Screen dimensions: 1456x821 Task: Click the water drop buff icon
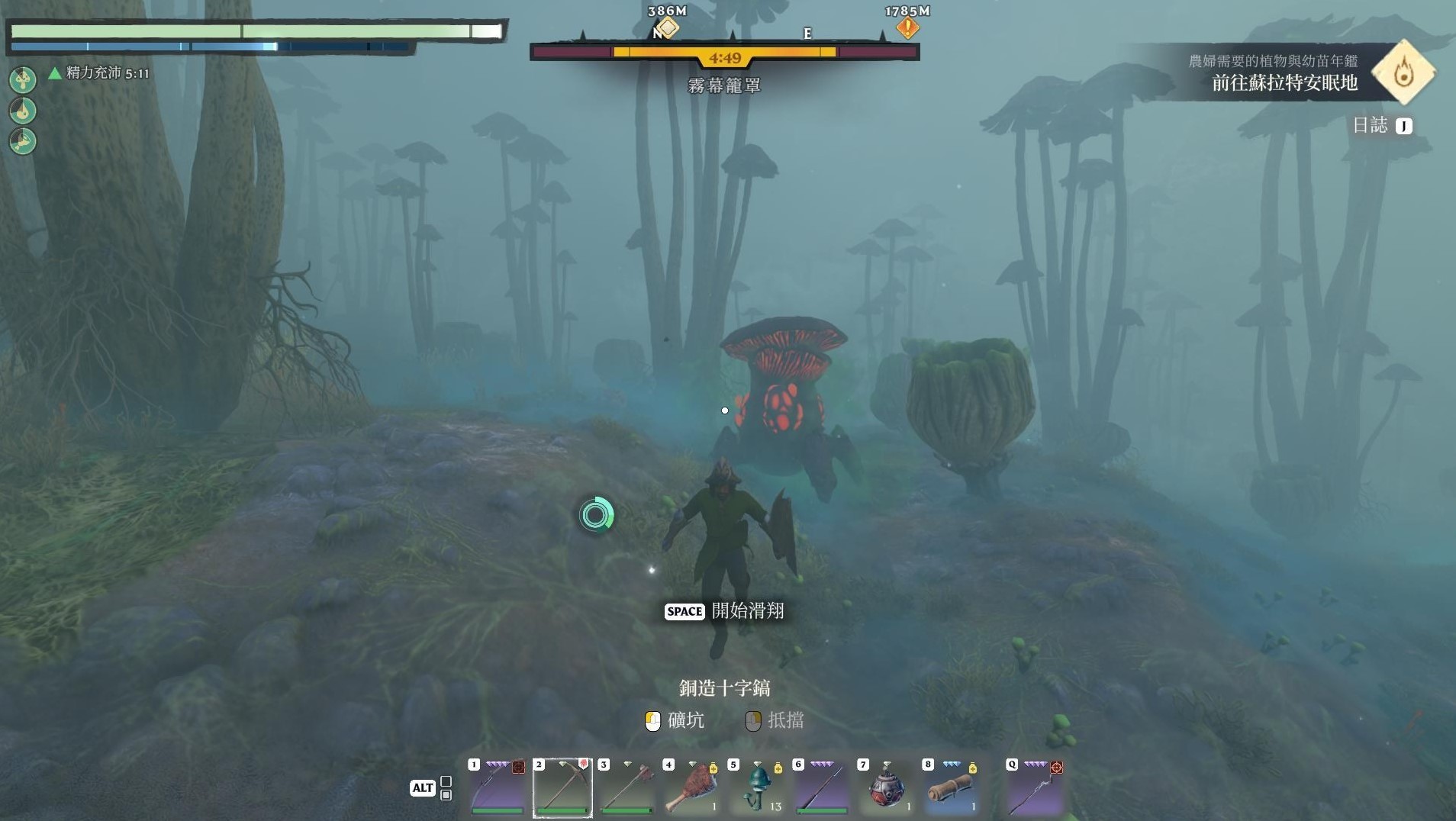click(23, 111)
